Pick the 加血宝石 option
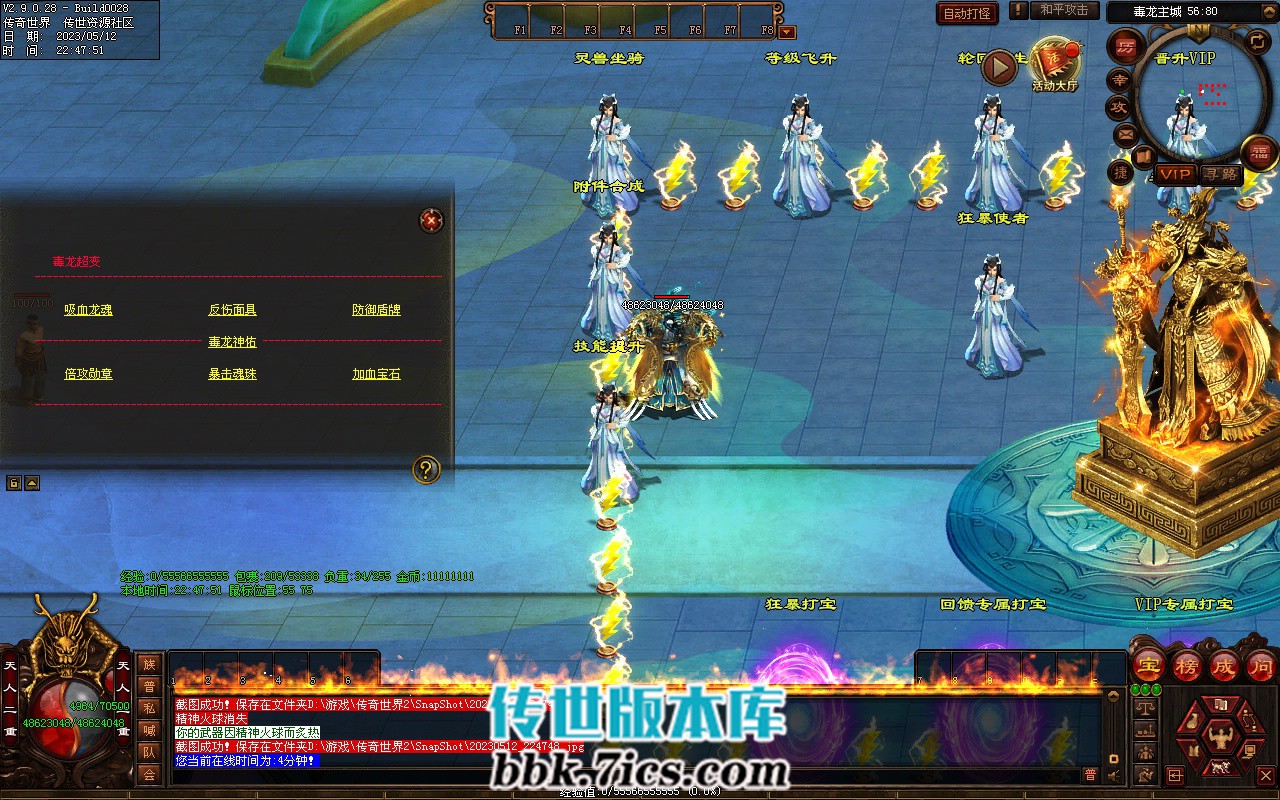 click(376, 374)
